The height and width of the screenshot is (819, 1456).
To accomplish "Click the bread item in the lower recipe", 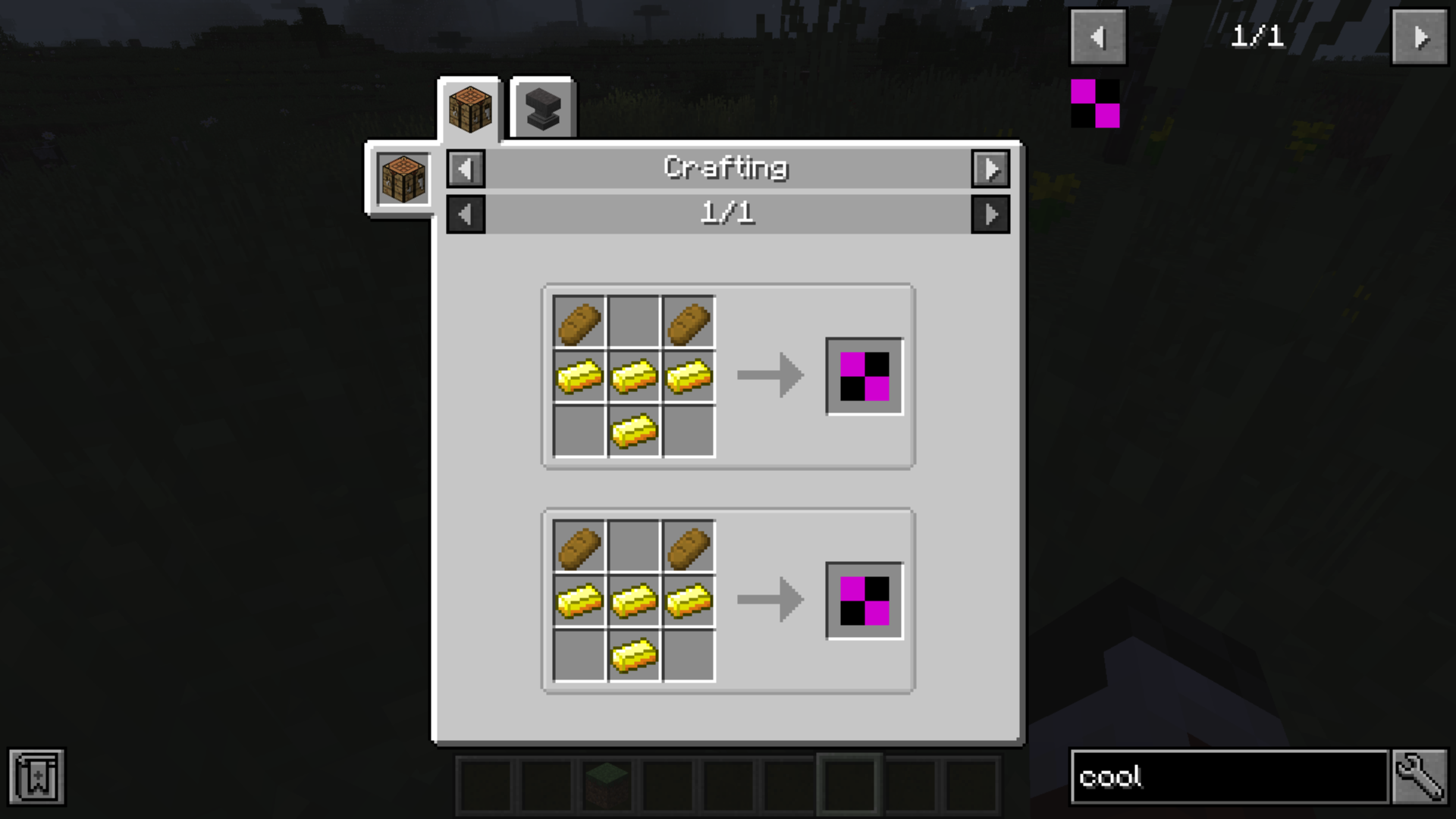I will point(579,545).
